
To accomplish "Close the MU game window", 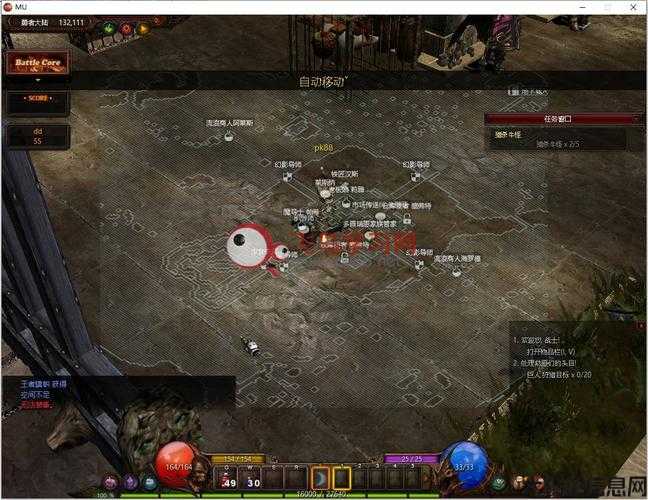I will point(632,7).
